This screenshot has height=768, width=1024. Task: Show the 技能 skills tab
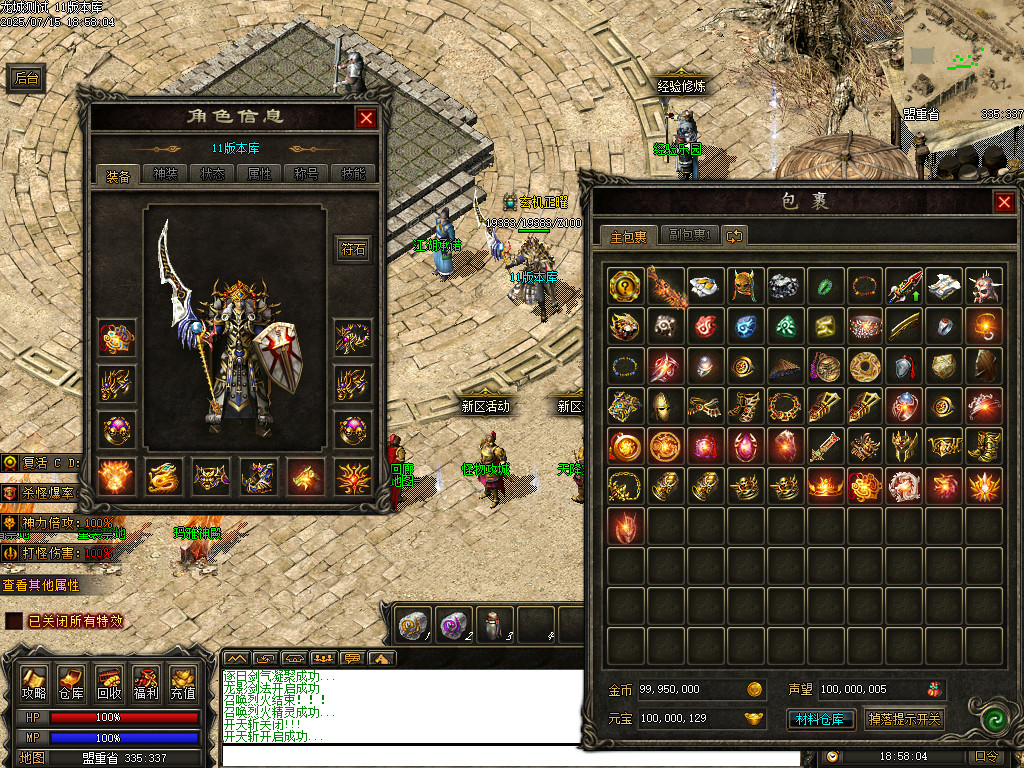click(x=353, y=174)
